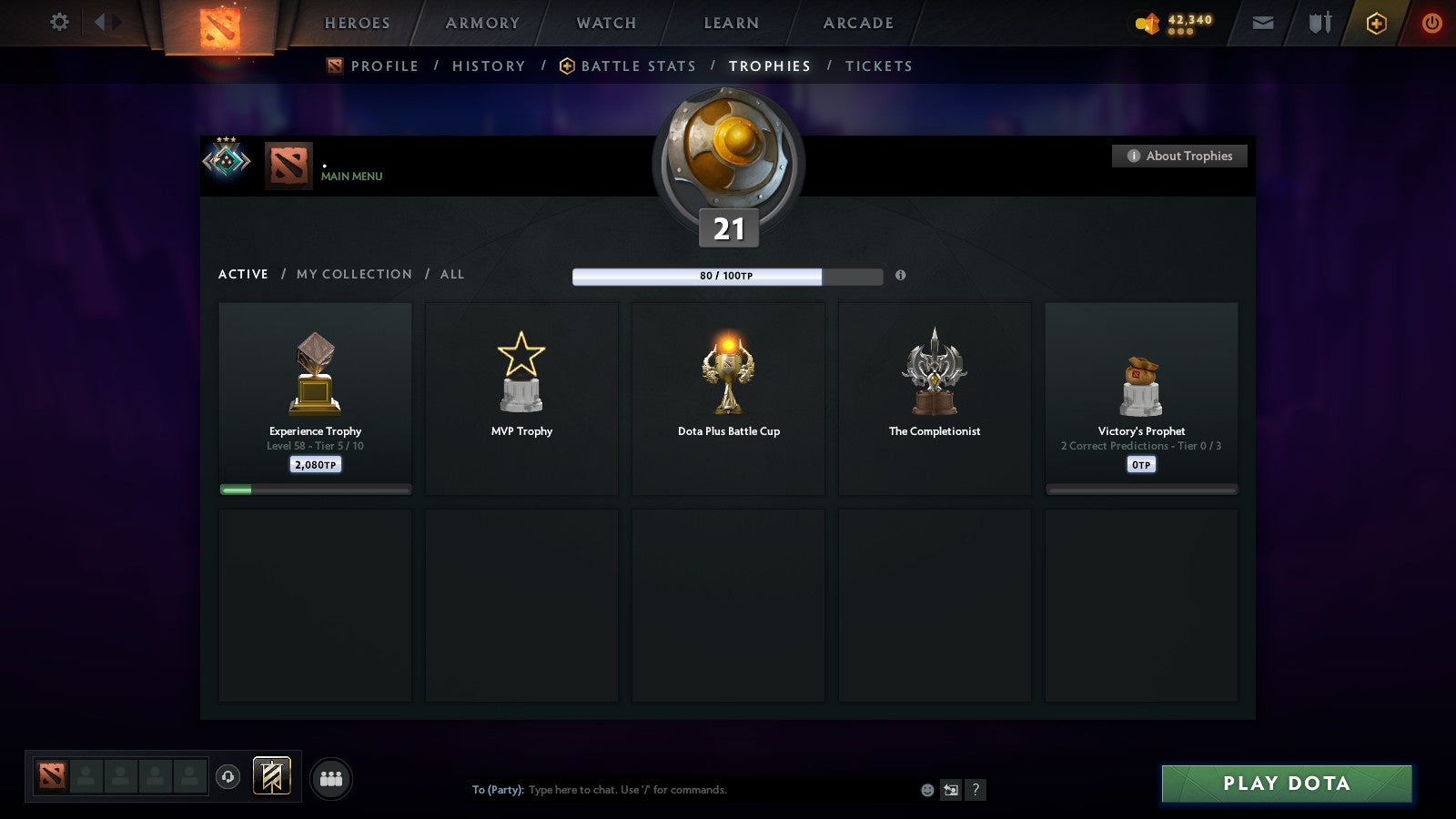The height and width of the screenshot is (819, 1456).
Task: Open Dota Plus subscription hexagon icon
Action: pyautogui.click(x=1376, y=23)
